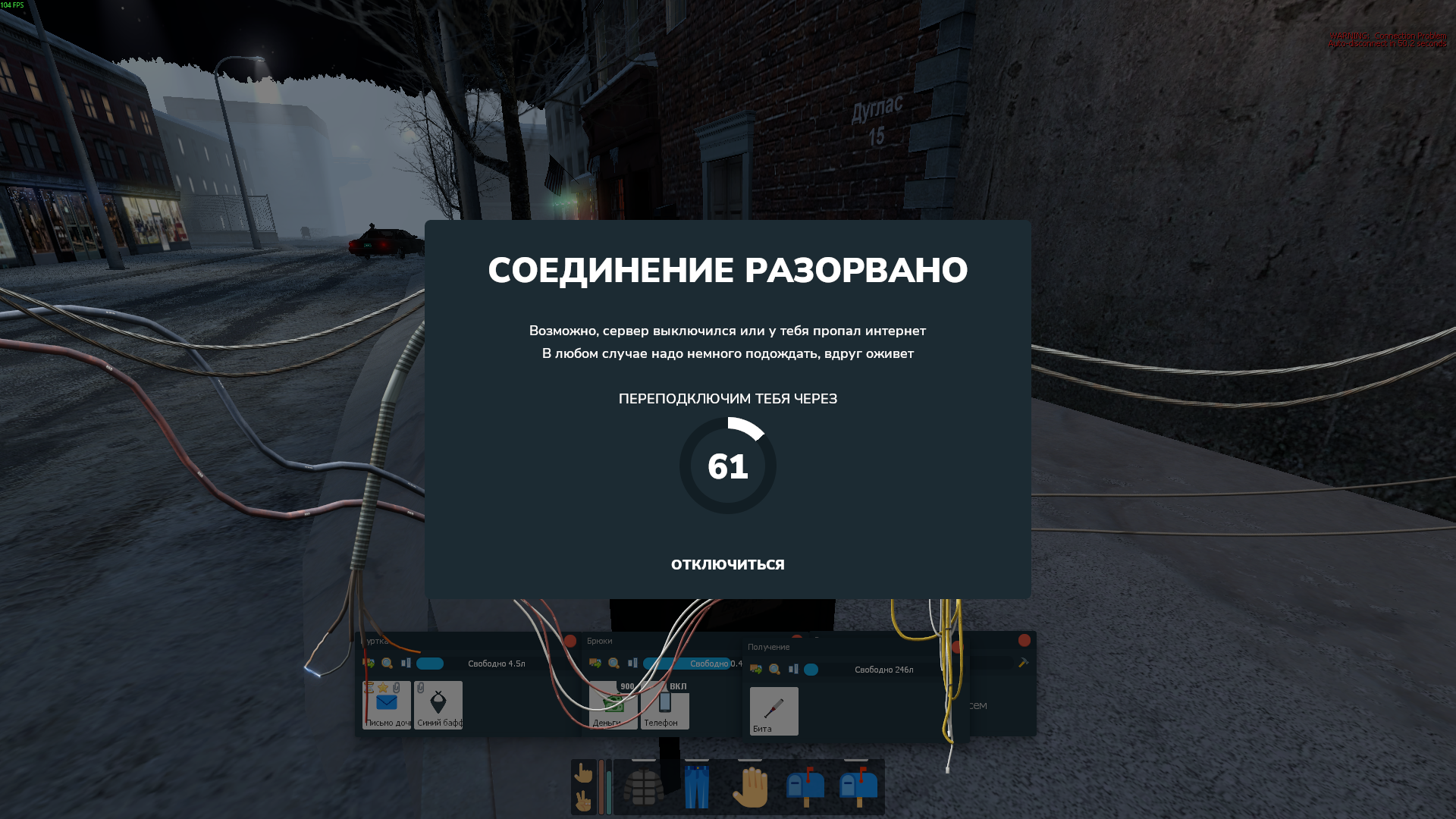Screen dimensions: 1456x819
Task: Select the Письмо letter item slot
Action: point(387,705)
